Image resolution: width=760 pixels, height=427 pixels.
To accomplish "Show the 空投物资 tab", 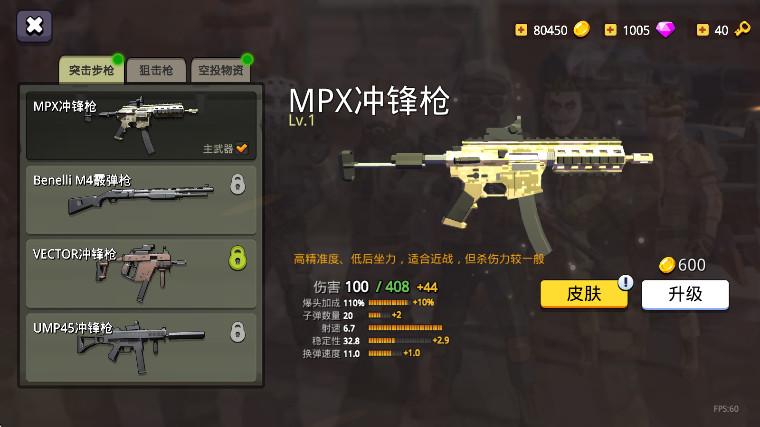I will [220, 70].
